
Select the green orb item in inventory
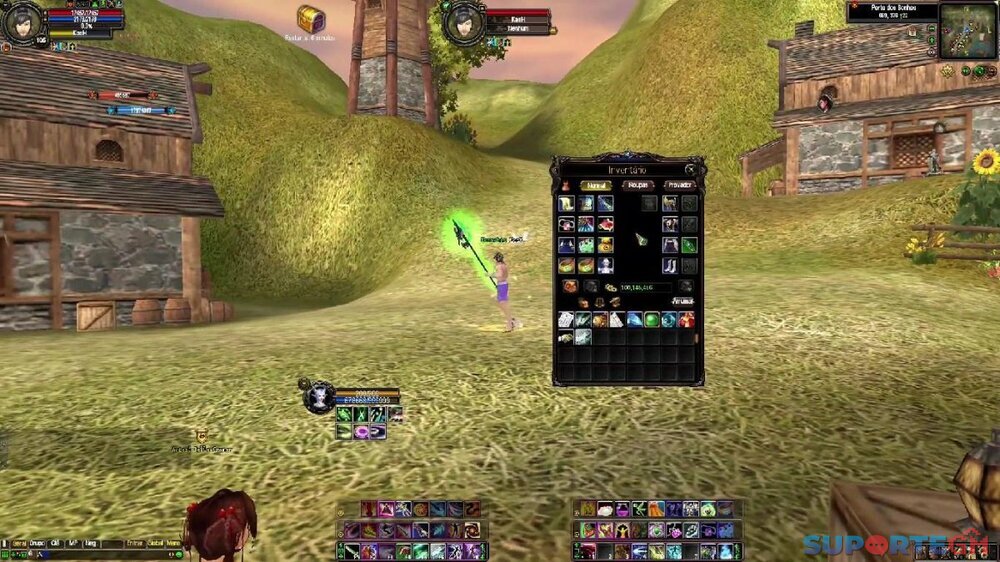652,319
